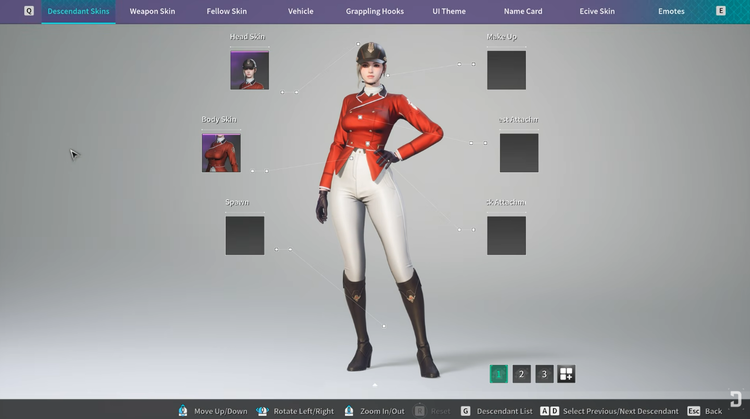Select the Vehicle tab
The height and width of the screenshot is (419, 750).
click(x=300, y=11)
